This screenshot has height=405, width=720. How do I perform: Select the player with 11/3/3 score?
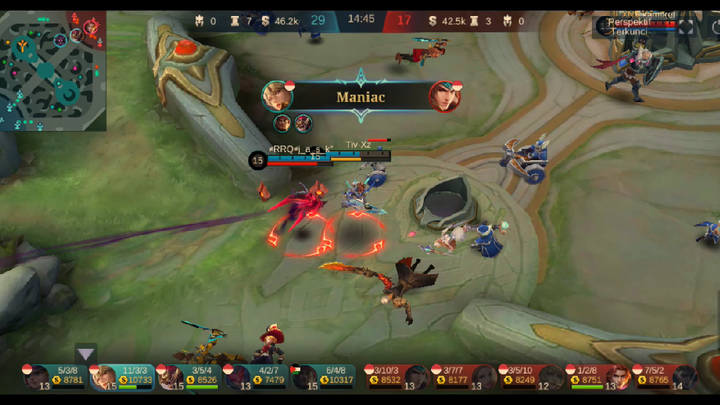pos(122,376)
